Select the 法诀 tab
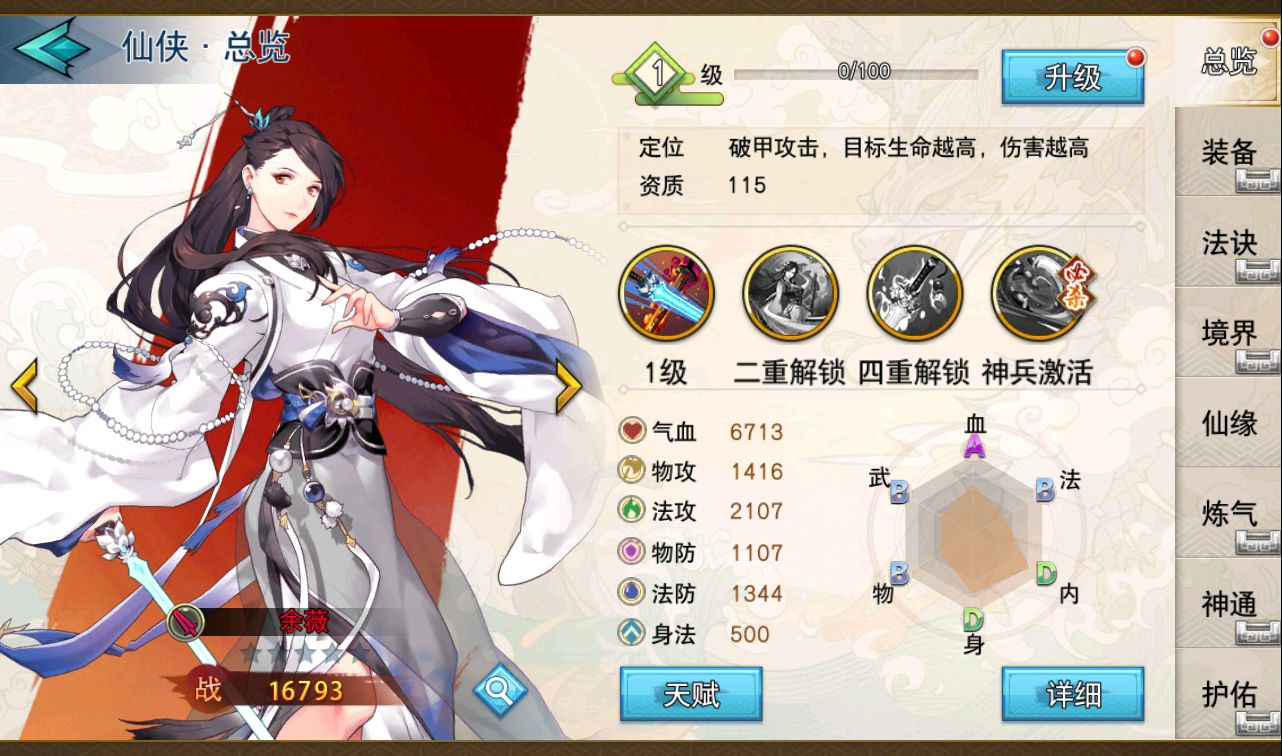This screenshot has height=756, width=1282. pos(1228,242)
